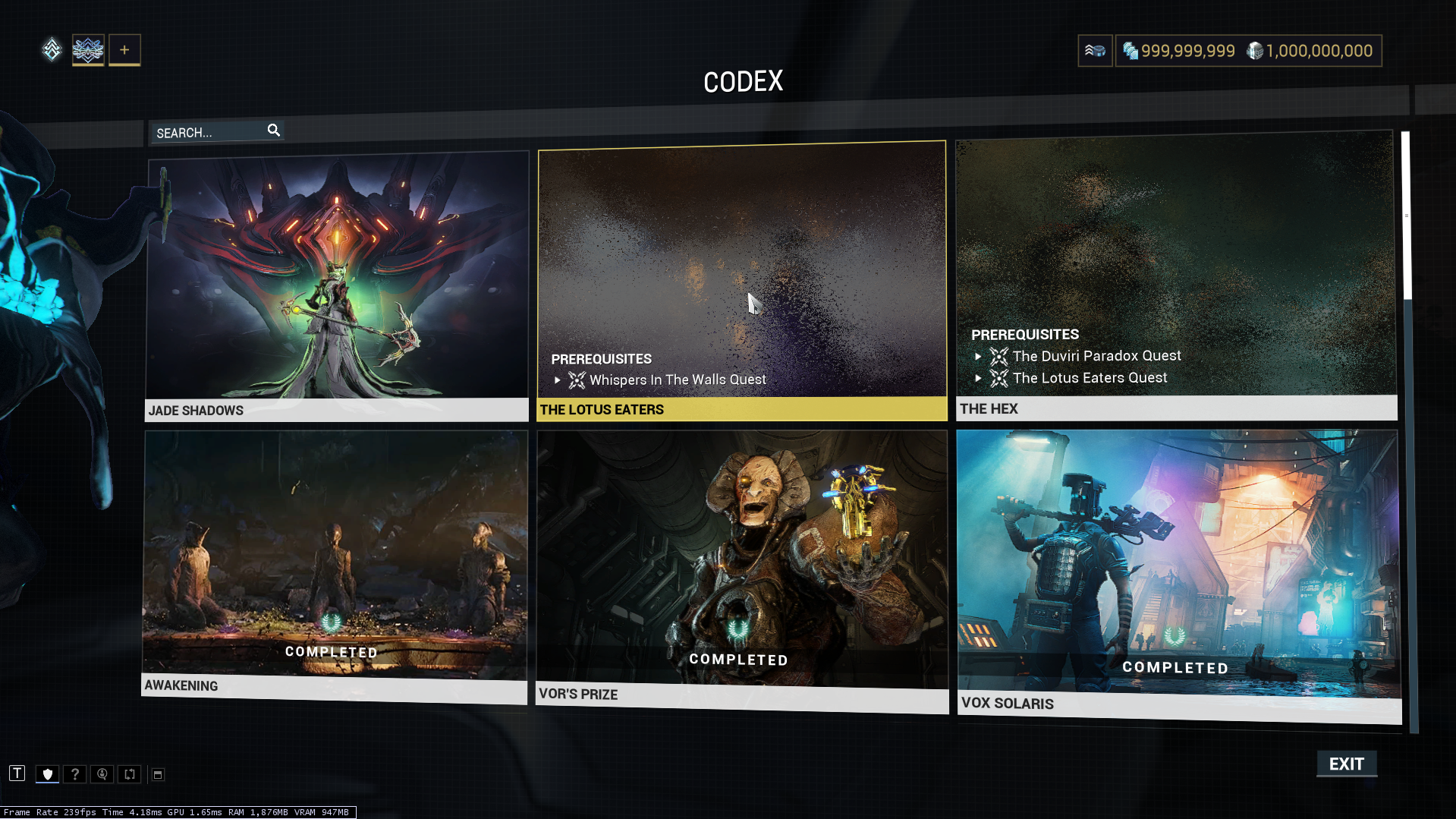Open The Hex quest entry
This screenshot has width=1456, height=819.
coord(1175,273)
